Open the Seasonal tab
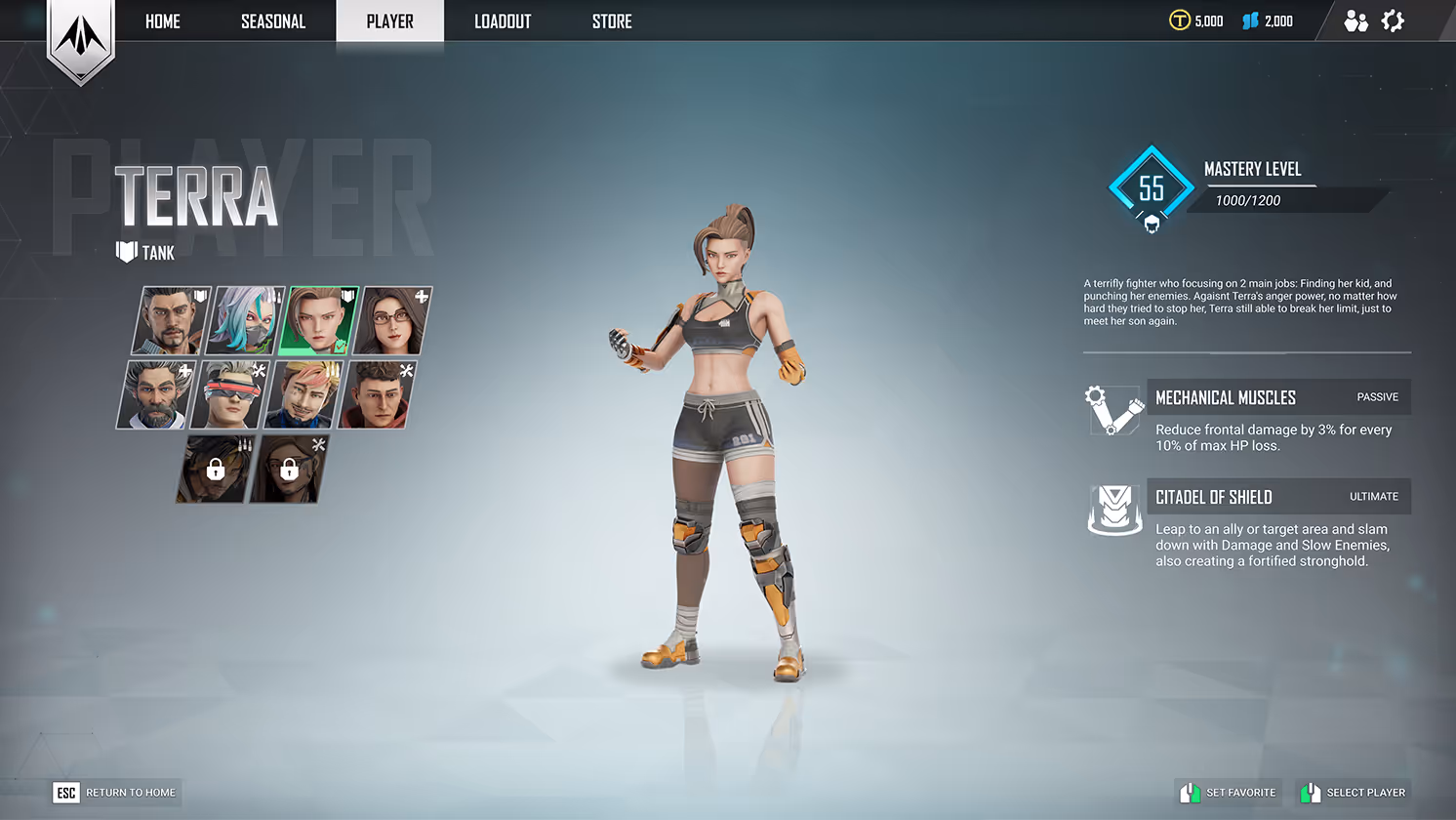 click(x=273, y=21)
